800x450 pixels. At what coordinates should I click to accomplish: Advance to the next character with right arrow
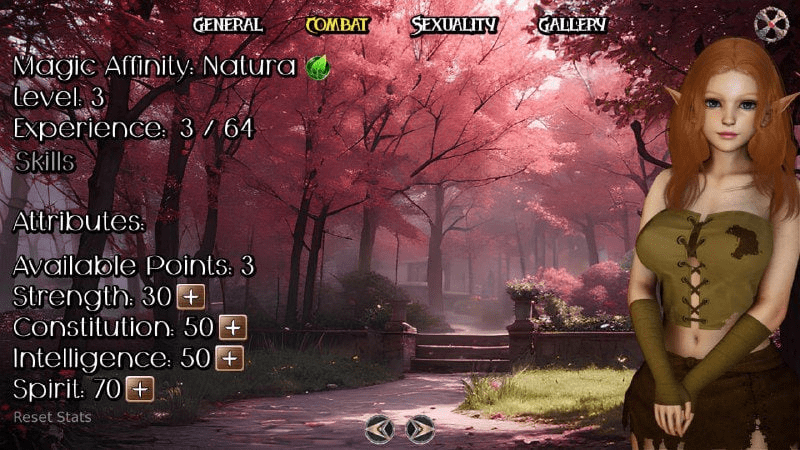coord(420,429)
